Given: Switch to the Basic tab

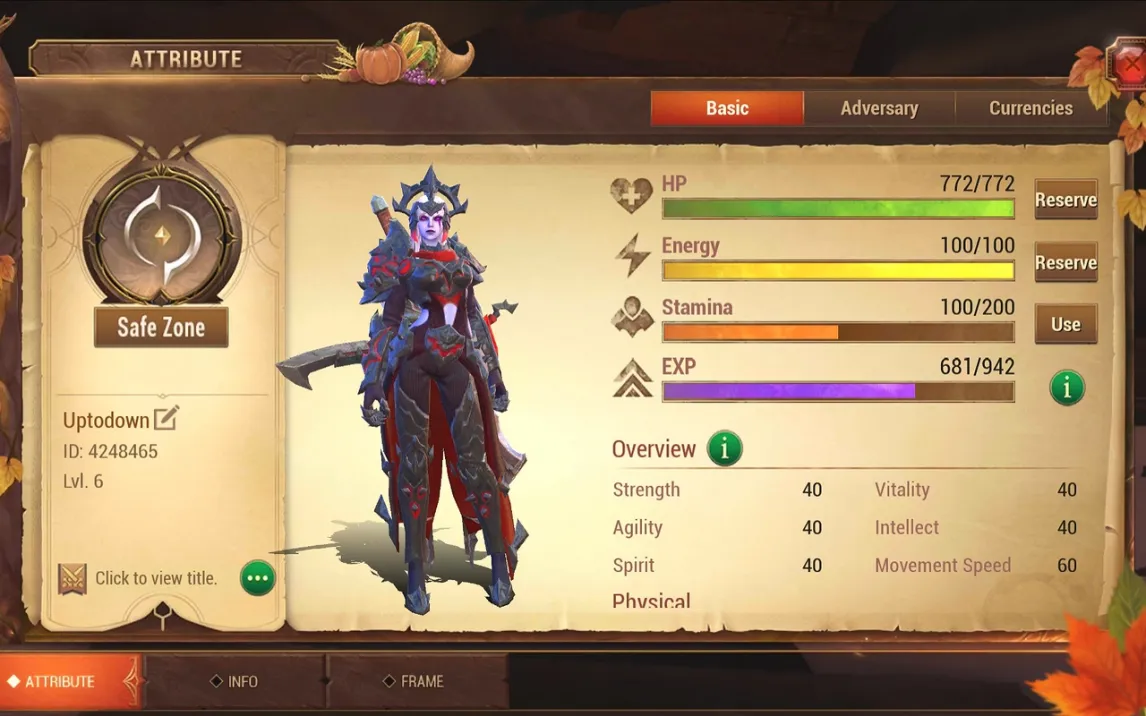Looking at the screenshot, I should (727, 108).
